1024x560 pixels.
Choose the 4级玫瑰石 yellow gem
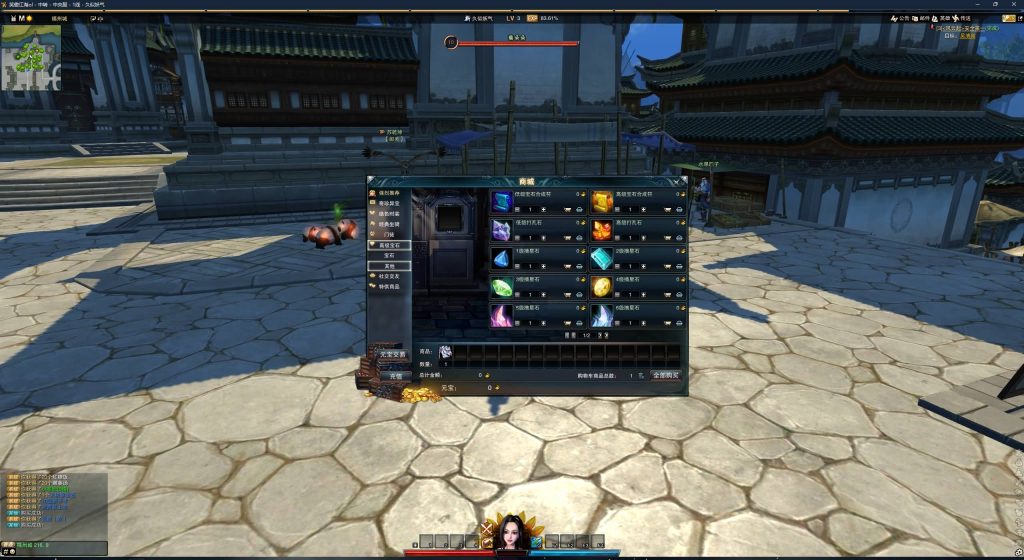coord(601,287)
